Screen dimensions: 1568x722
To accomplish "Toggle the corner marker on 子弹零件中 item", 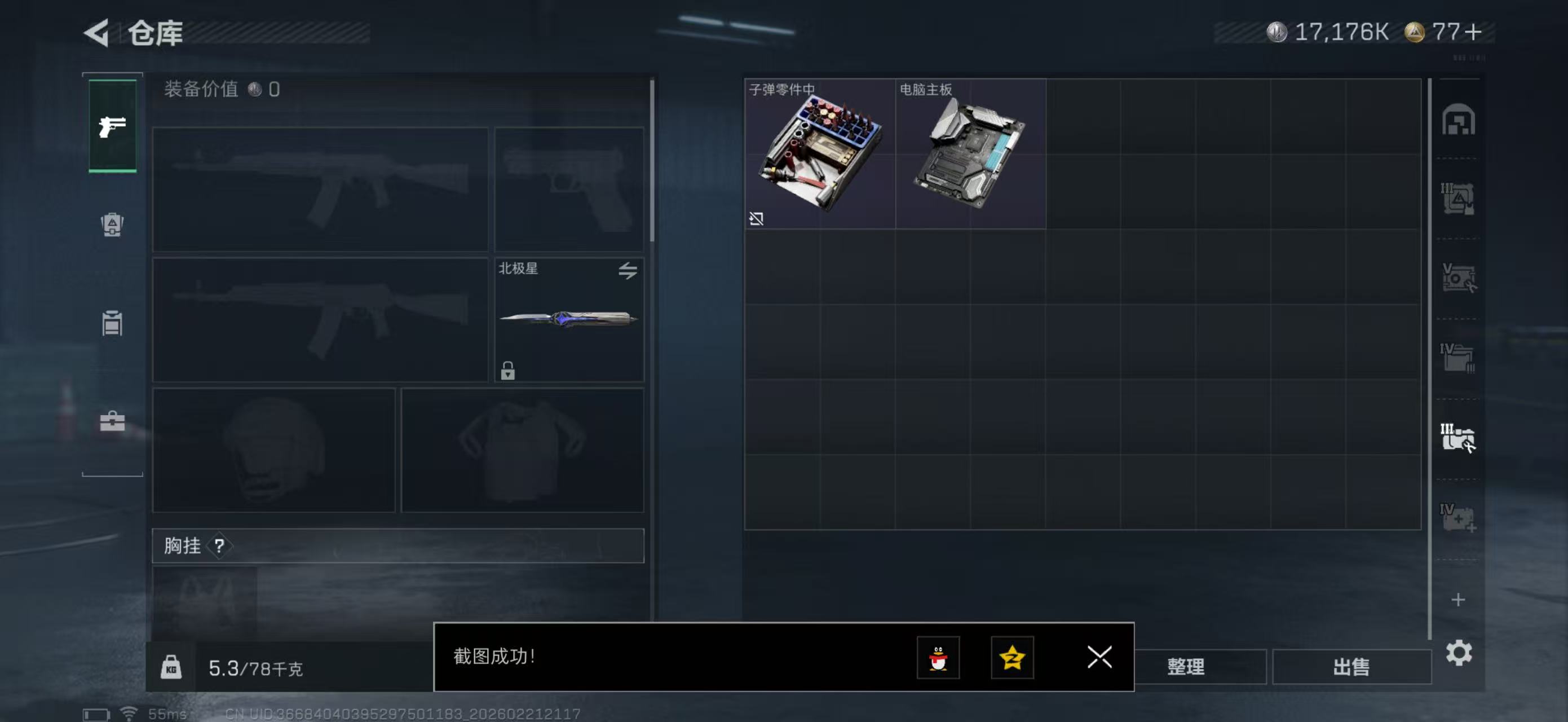I will coord(757,219).
